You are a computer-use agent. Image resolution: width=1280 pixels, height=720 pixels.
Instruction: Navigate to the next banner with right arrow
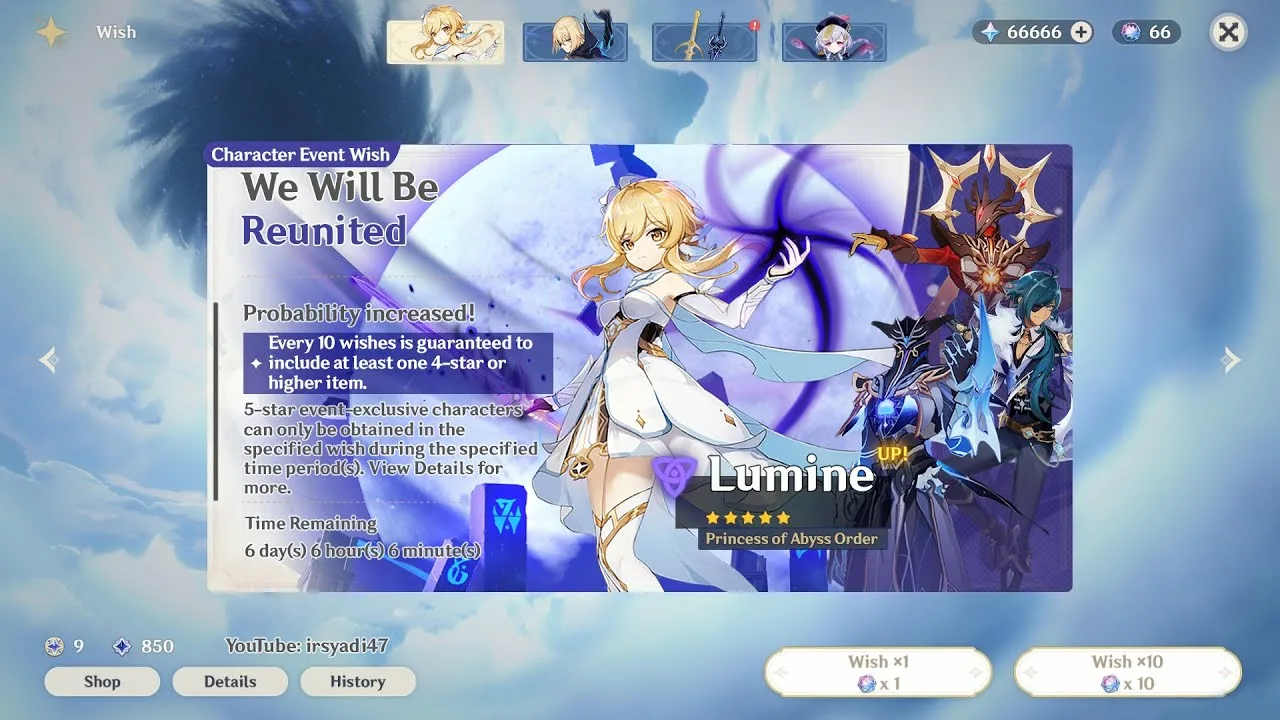point(1233,360)
